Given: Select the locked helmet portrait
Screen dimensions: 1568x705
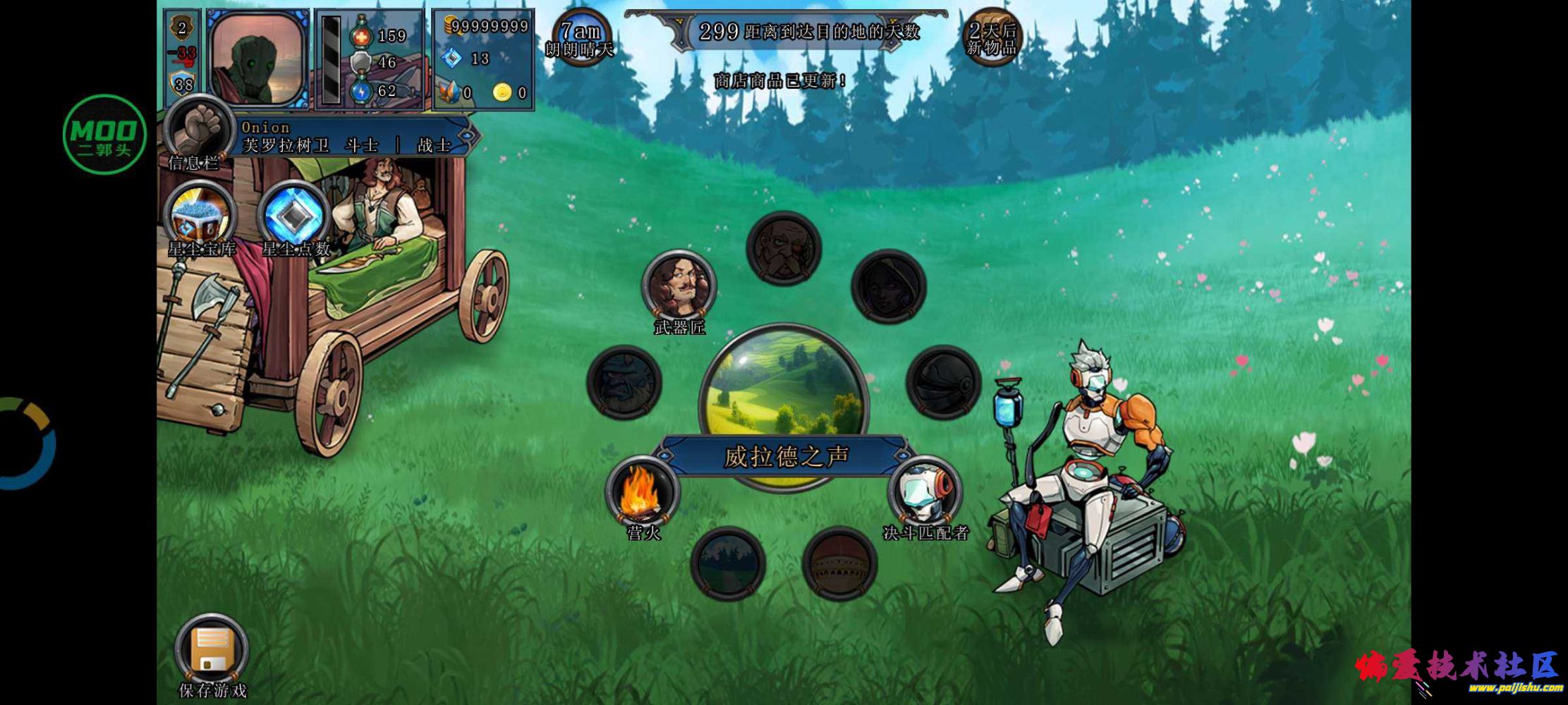Looking at the screenshot, I should click(x=943, y=382).
